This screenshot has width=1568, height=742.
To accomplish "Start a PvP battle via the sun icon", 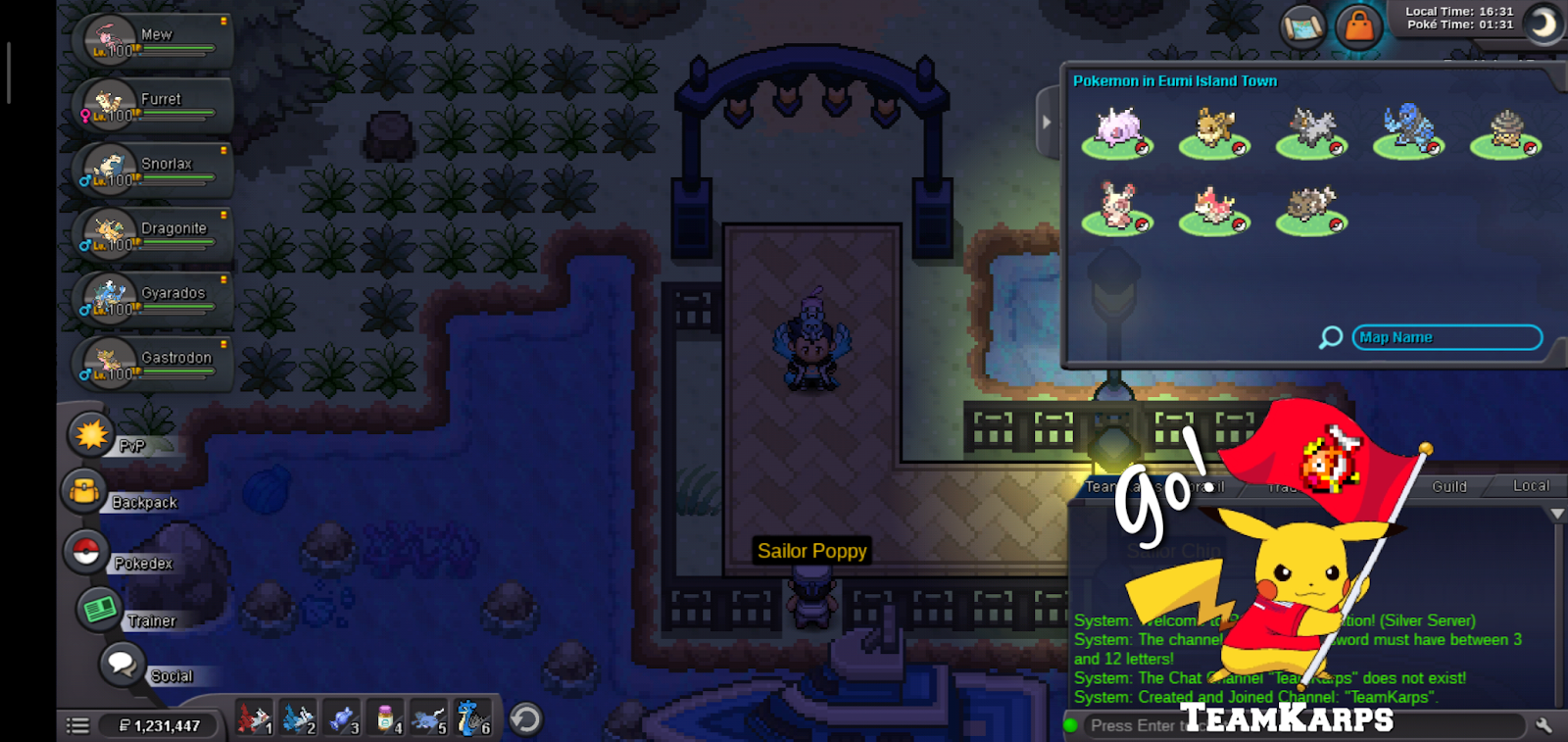I will point(90,435).
